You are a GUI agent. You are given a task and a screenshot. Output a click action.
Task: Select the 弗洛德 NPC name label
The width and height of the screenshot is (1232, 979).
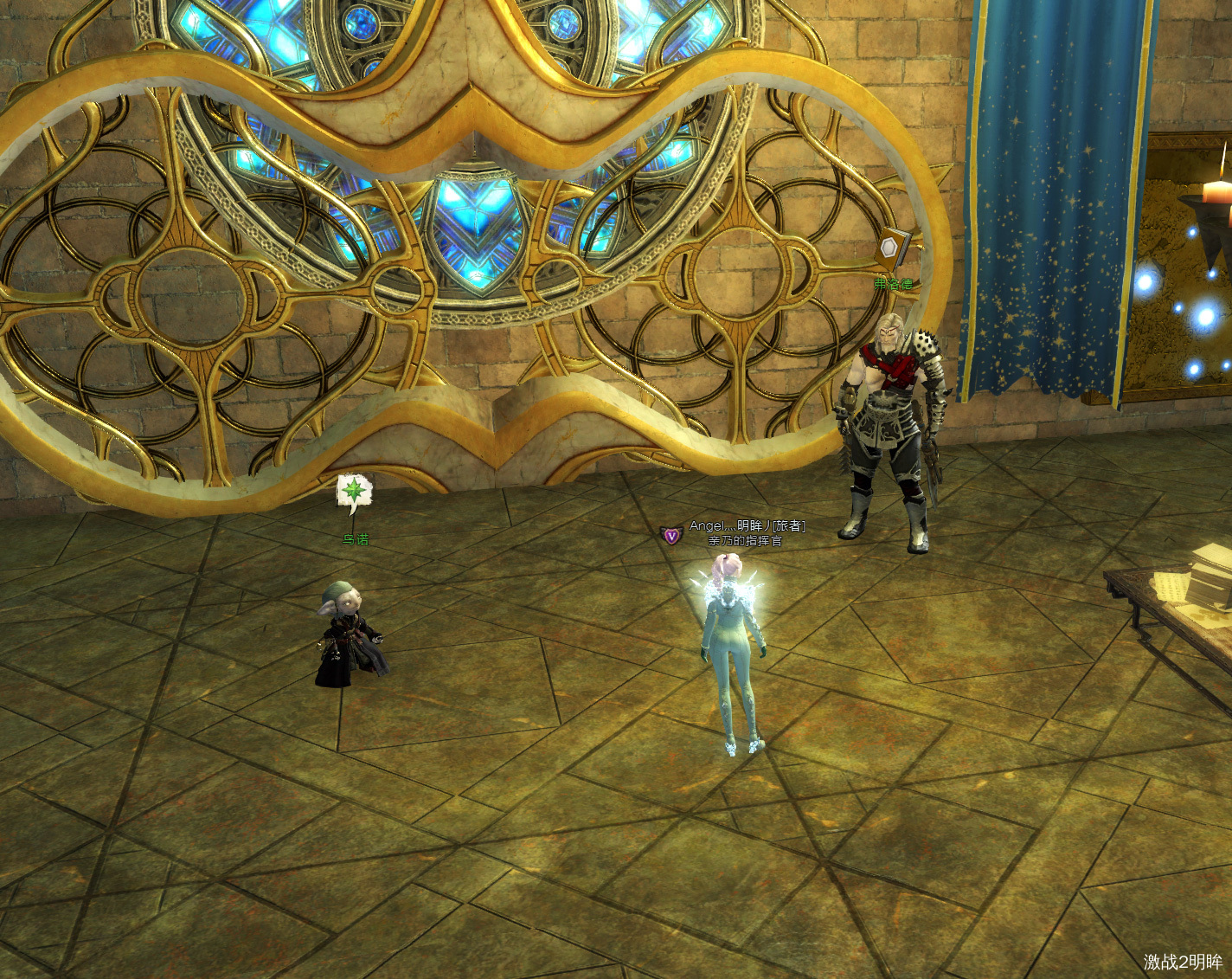point(893,284)
